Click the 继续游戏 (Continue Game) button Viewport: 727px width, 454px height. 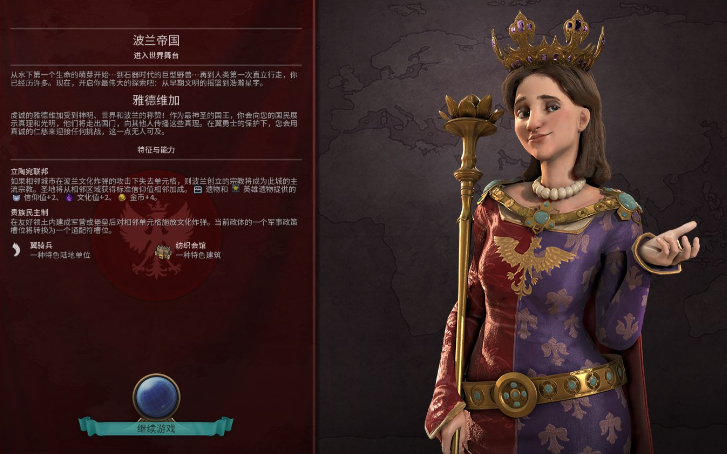tap(156, 427)
